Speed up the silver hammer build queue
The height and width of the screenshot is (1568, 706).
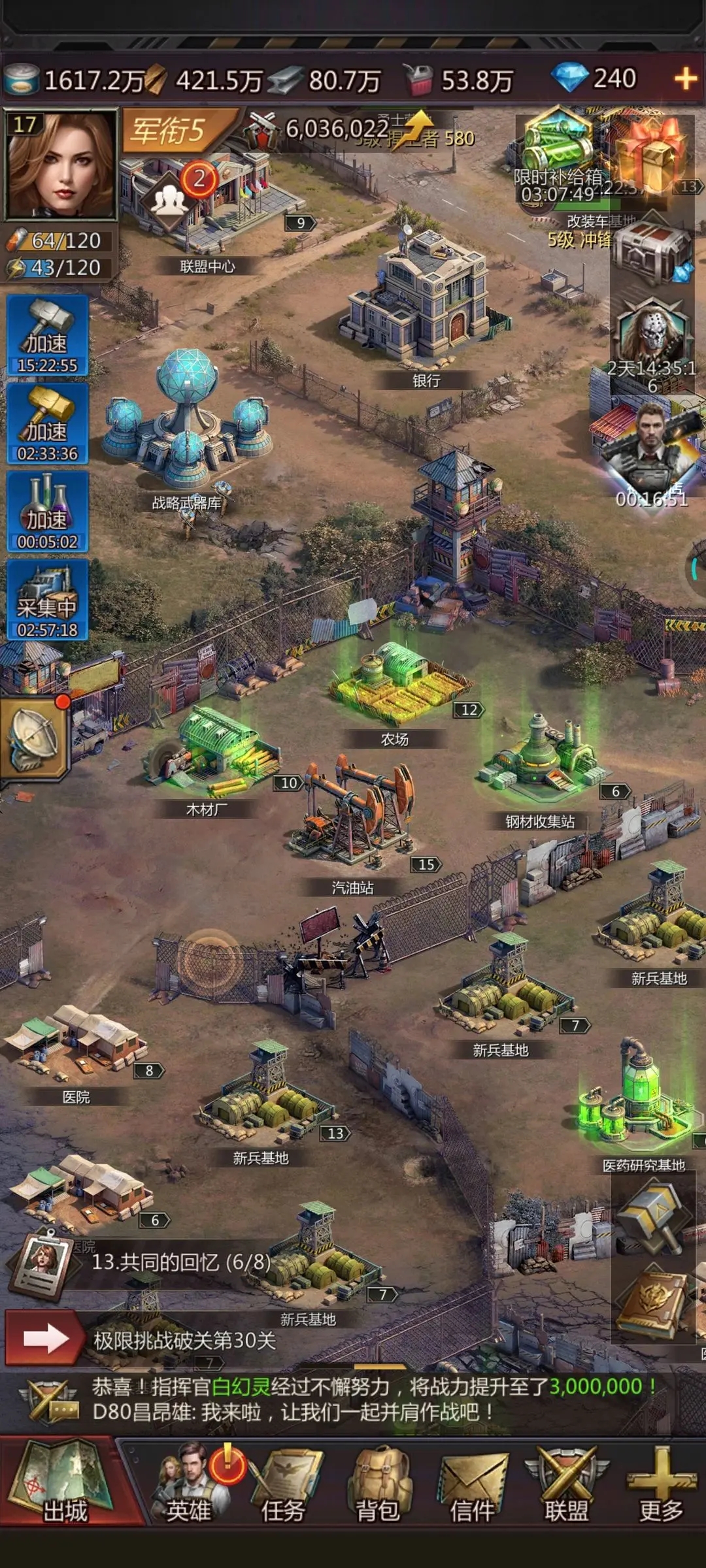pyautogui.click(x=47, y=335)
